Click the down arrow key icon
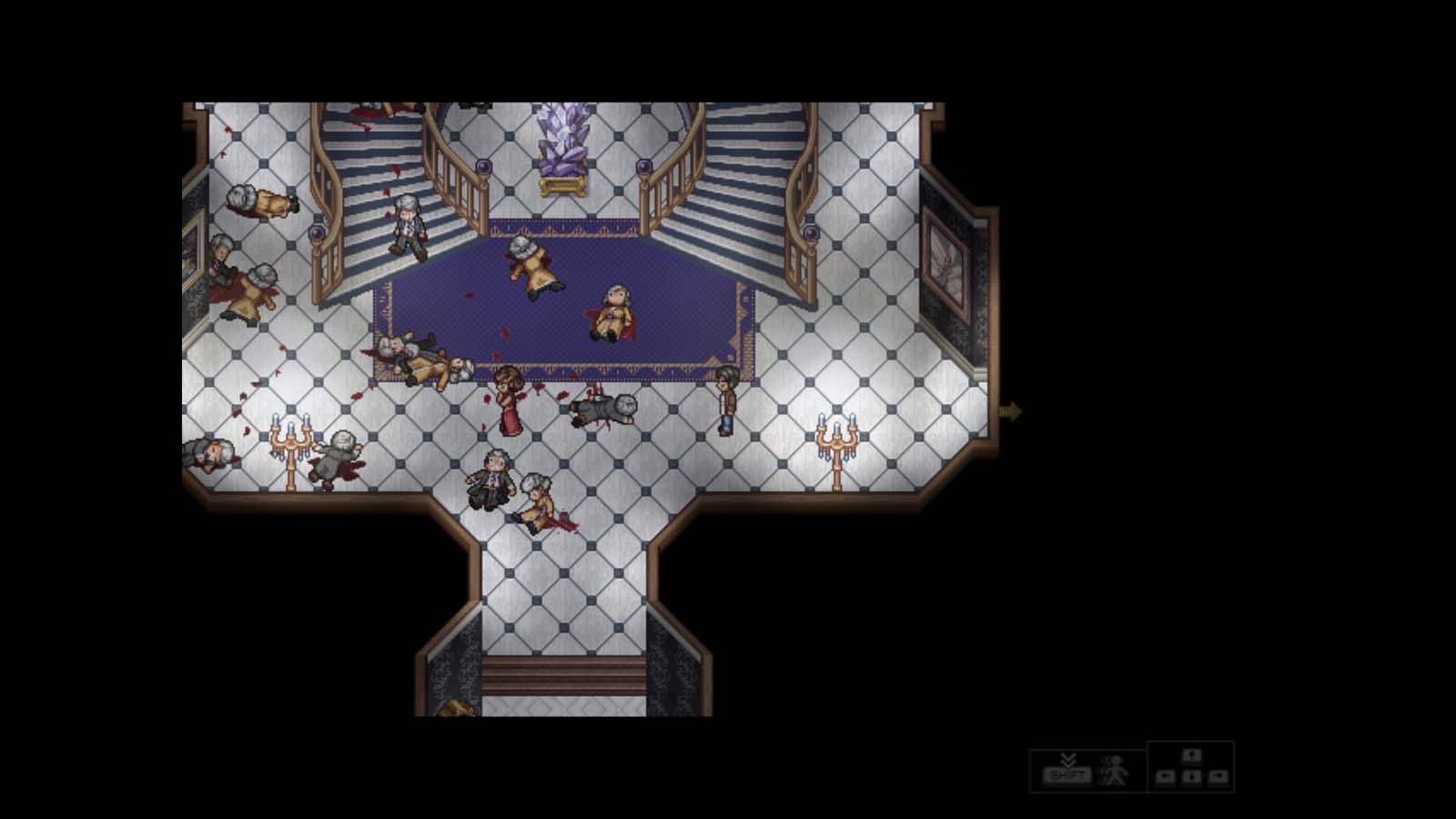The height and width of the screenshot is (819, 1456). [1192, 775]
